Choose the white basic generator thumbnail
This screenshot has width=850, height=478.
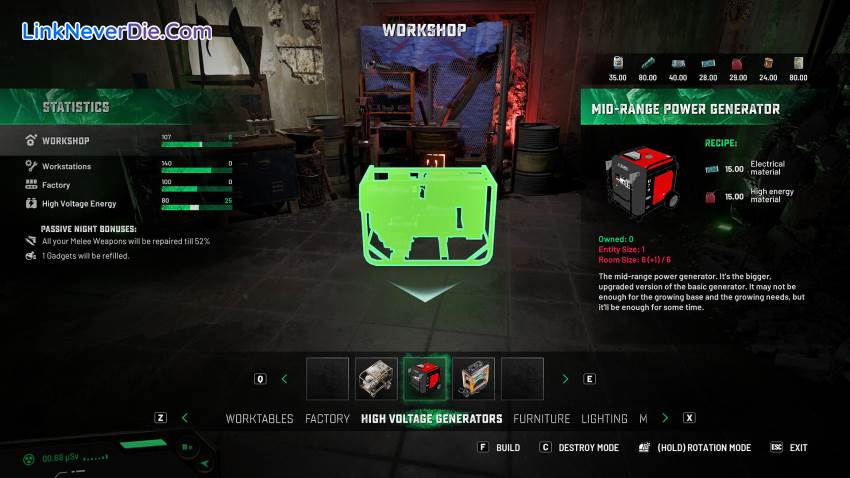[376, 379]
